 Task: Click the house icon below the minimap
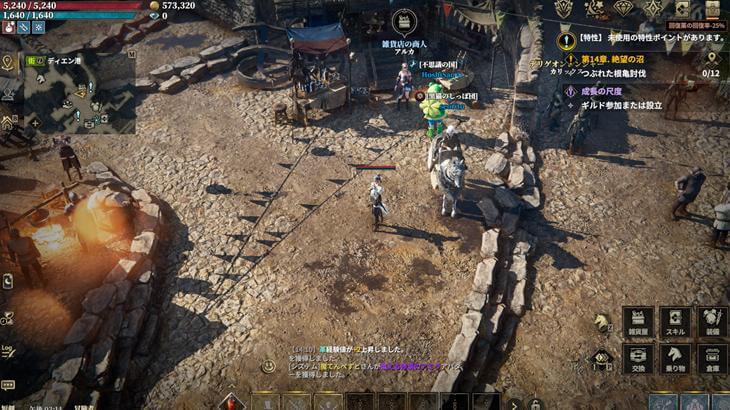point(8,122)
